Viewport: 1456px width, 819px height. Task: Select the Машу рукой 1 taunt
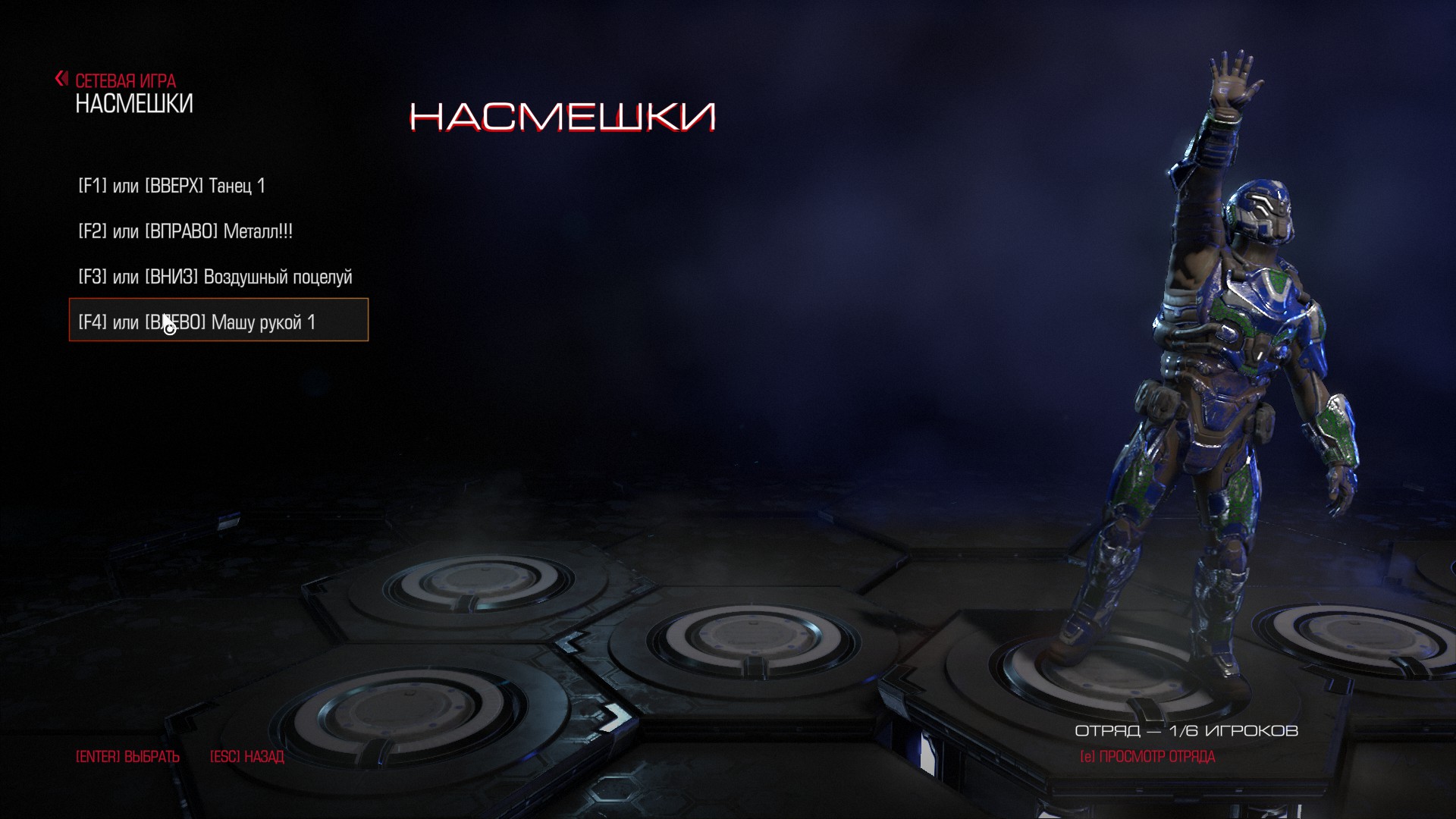tap(218, 322)
